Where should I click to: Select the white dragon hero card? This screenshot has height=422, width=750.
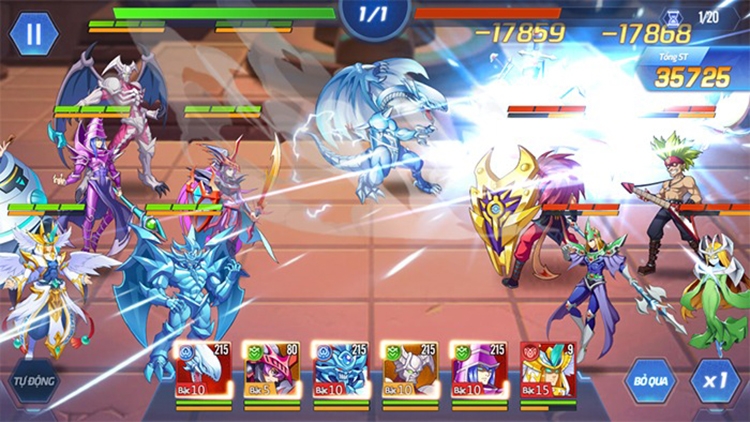tap(204, 370)
